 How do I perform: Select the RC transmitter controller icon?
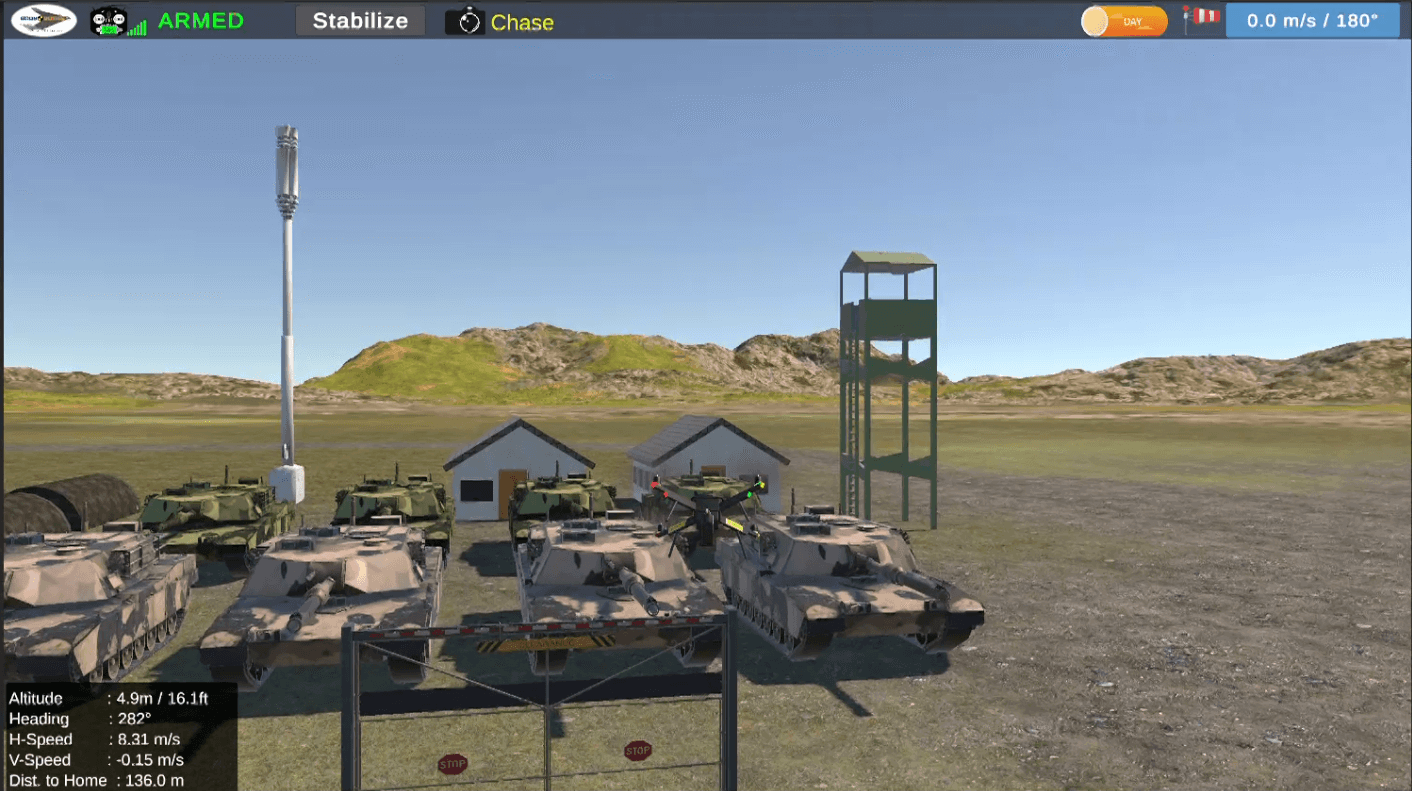point(108,19)
